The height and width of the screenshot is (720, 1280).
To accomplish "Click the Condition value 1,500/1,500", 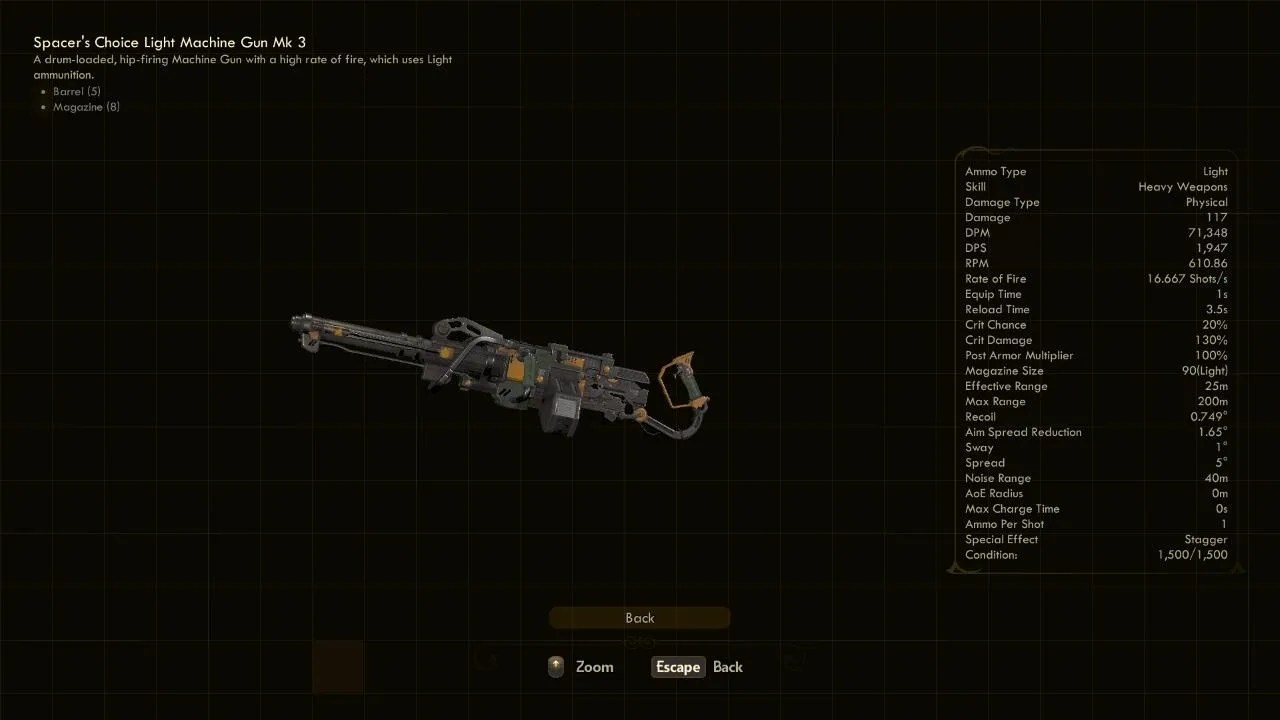I will 1193,555.
